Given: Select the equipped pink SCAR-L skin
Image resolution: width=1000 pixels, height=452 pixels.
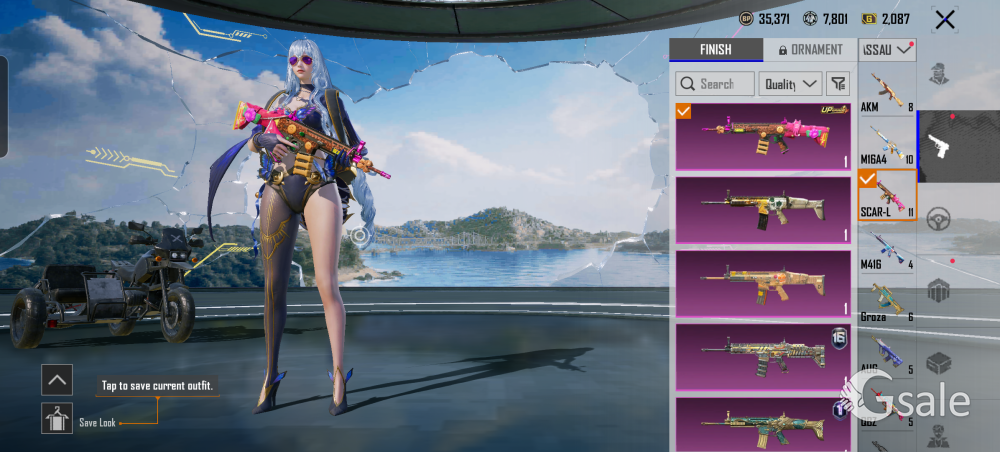Looking at the screenshot, I should pos(763,136).
